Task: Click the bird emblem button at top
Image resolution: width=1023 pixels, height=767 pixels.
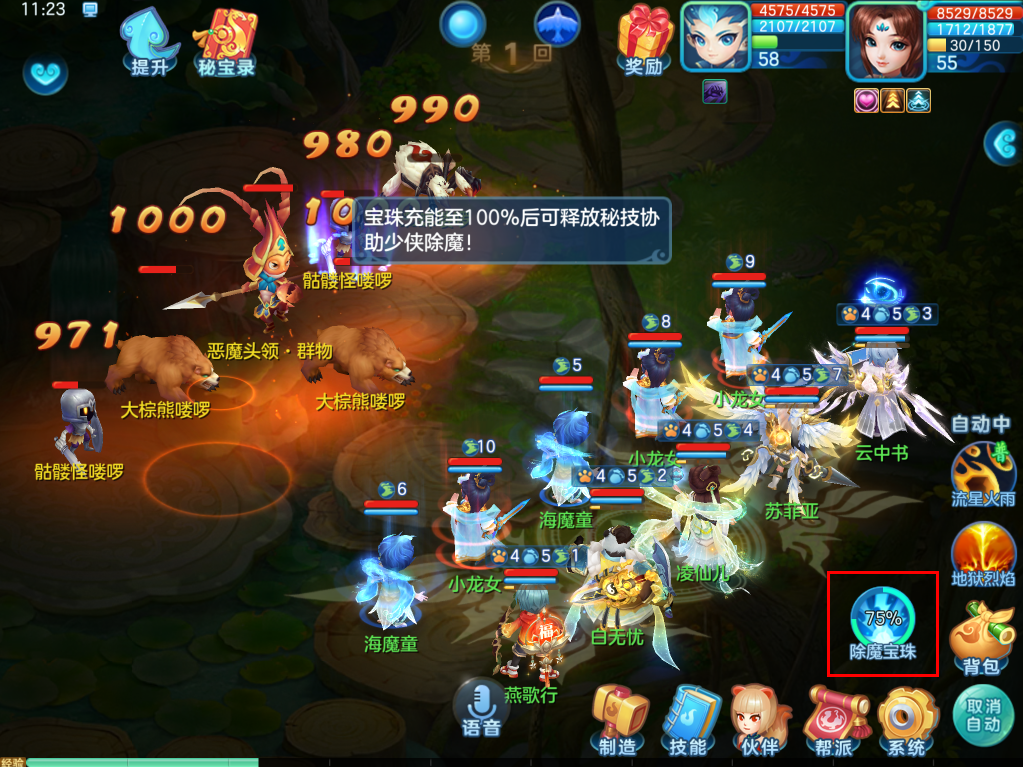Action: [558, 24]
